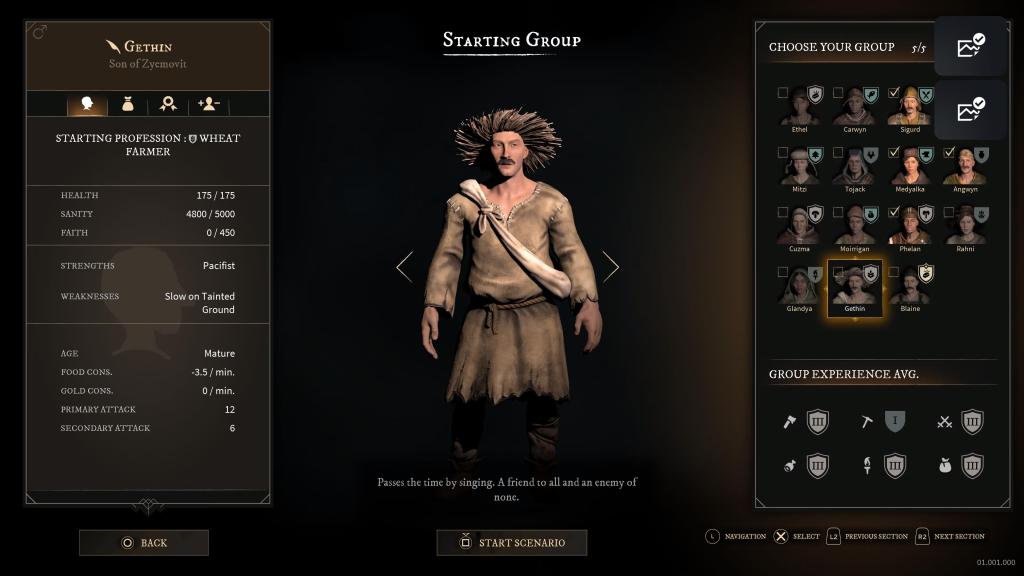
Task: Open the award ribbon tab
Action: click(168, 103)
